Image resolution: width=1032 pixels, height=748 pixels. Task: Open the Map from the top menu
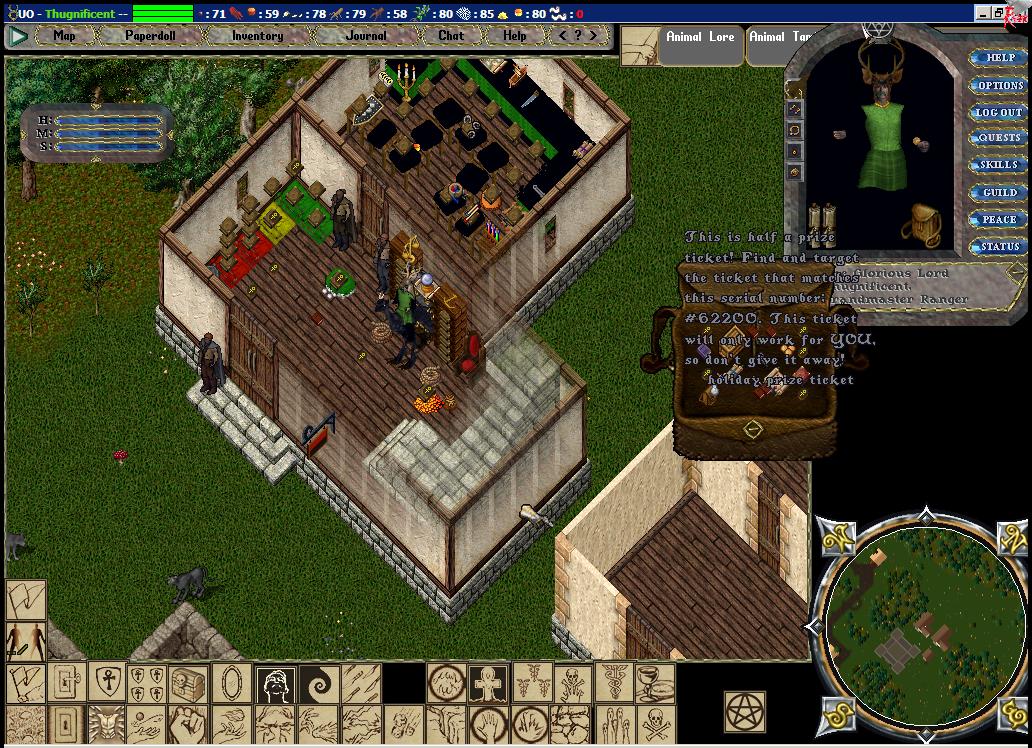(x=64, y=36)
